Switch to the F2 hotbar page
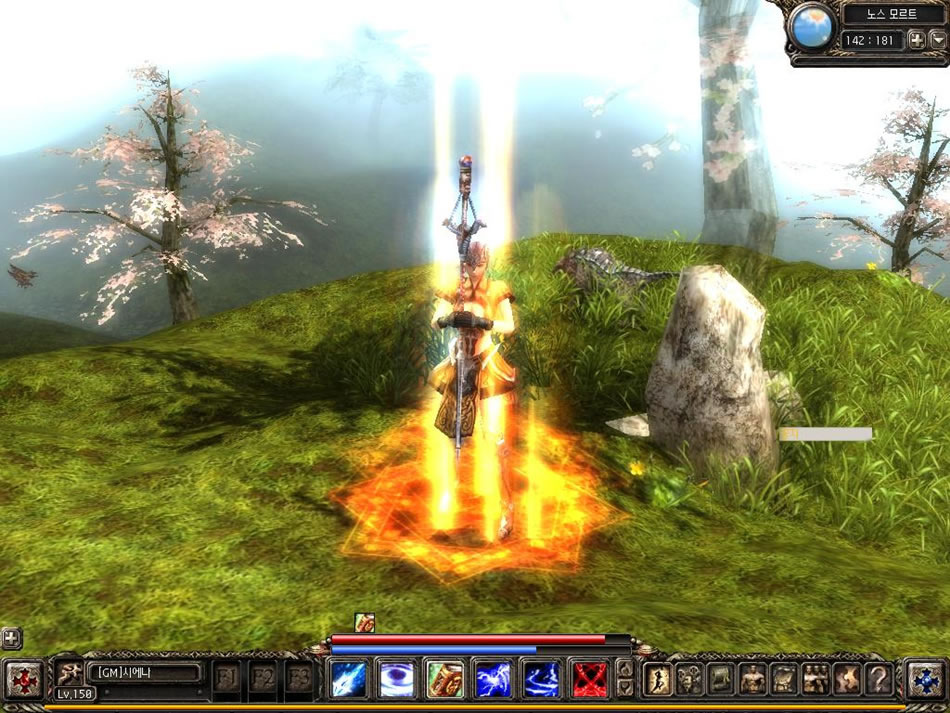Image resolution: width=950 pixels, height=713 pixels. pyautogui.click(x=263, y=679)
